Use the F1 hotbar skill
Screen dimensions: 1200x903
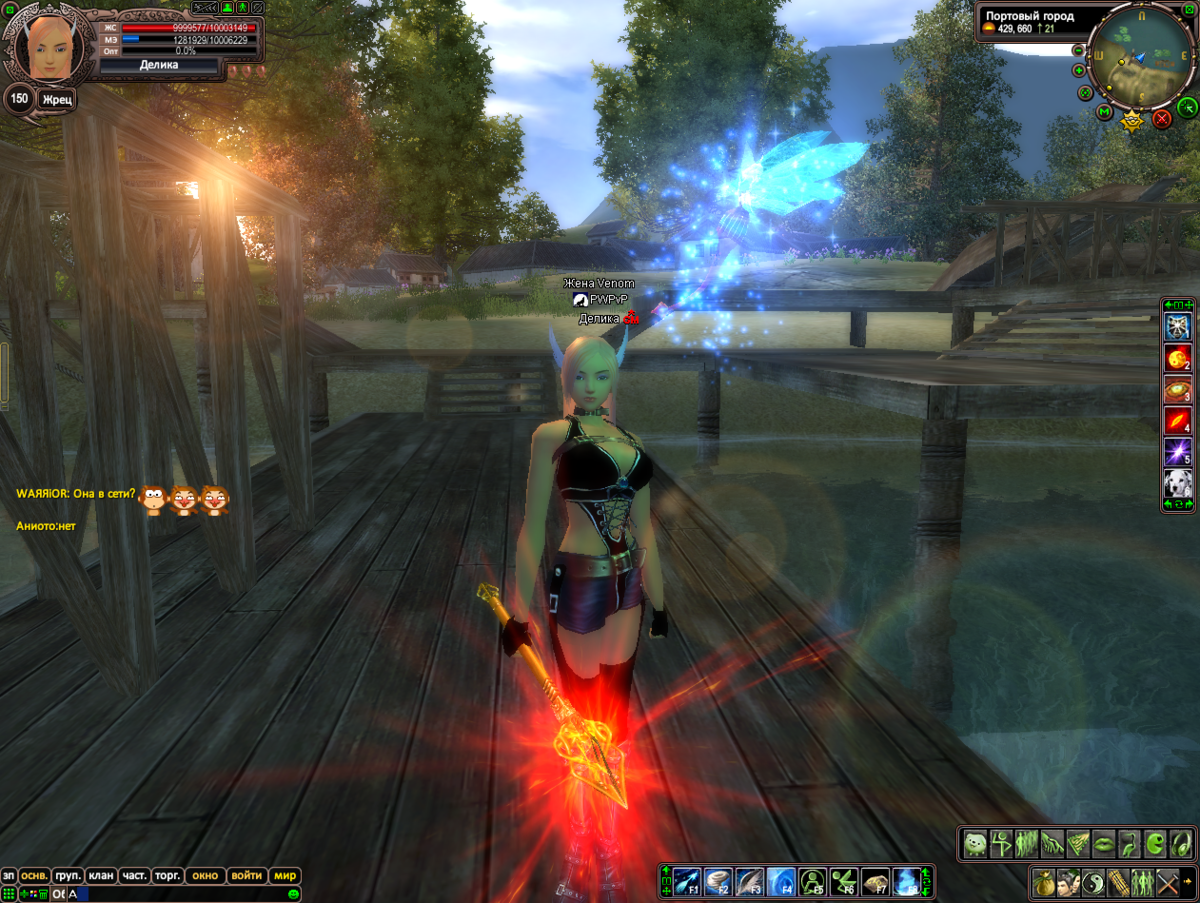click(685, 881)
